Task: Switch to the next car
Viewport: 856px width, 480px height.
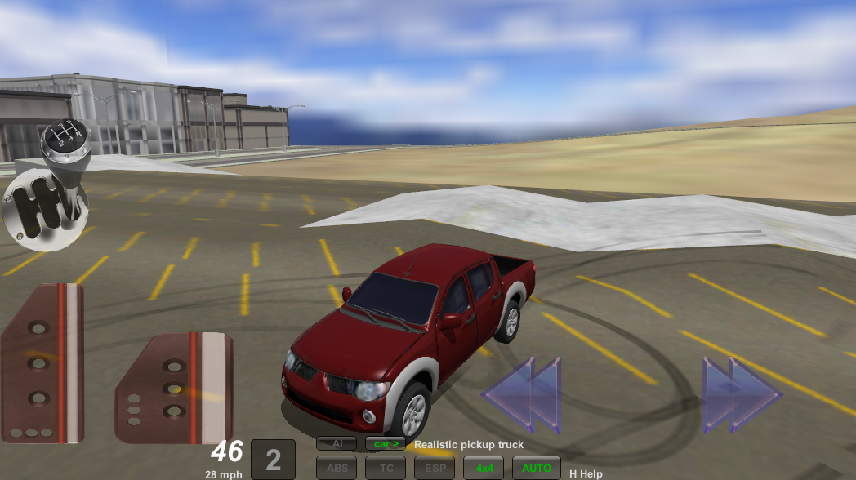Action: (384, 443)
